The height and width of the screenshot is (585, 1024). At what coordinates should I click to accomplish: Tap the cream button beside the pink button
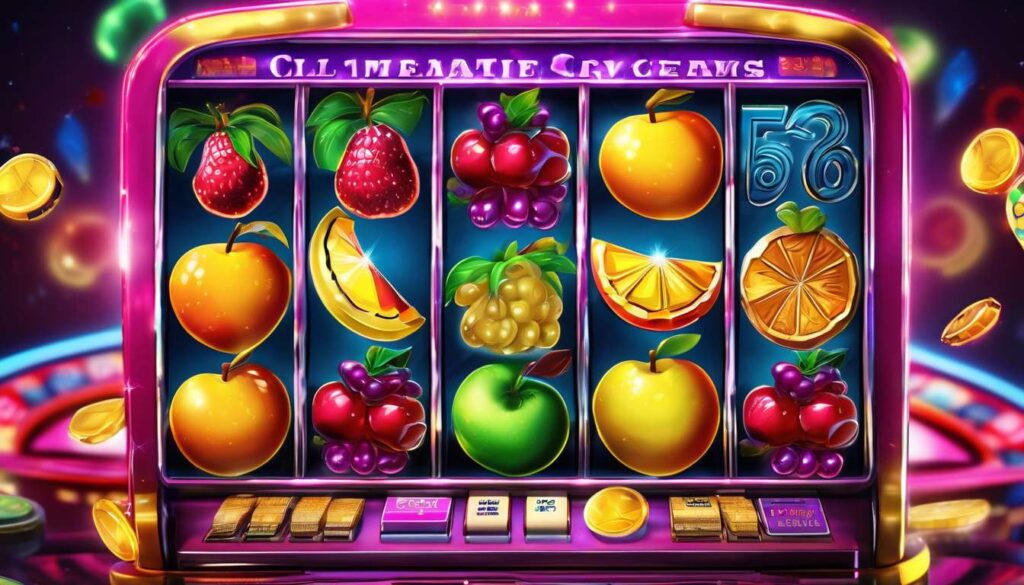488,514
